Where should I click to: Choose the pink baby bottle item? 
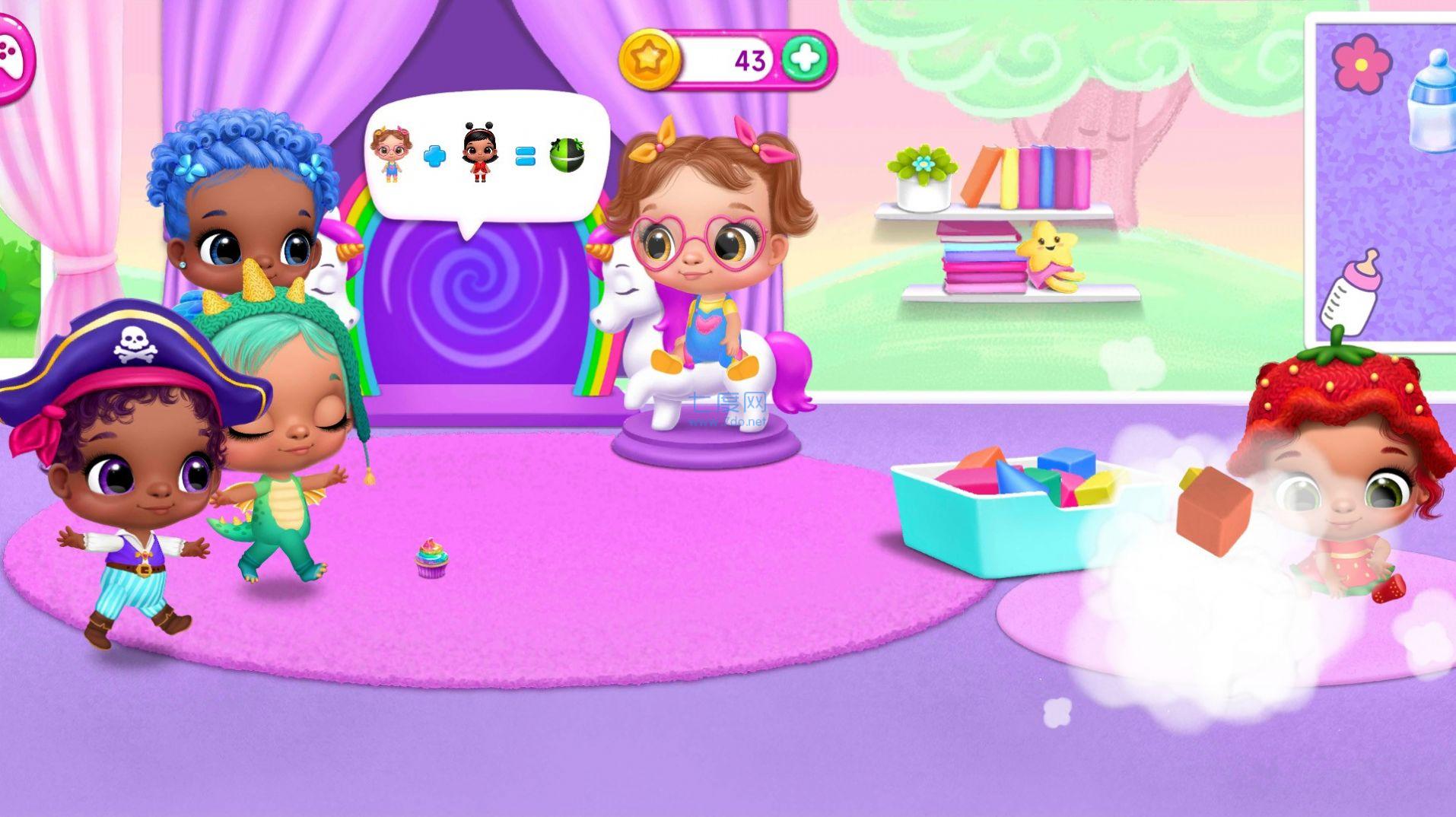tap(1352, 293)
